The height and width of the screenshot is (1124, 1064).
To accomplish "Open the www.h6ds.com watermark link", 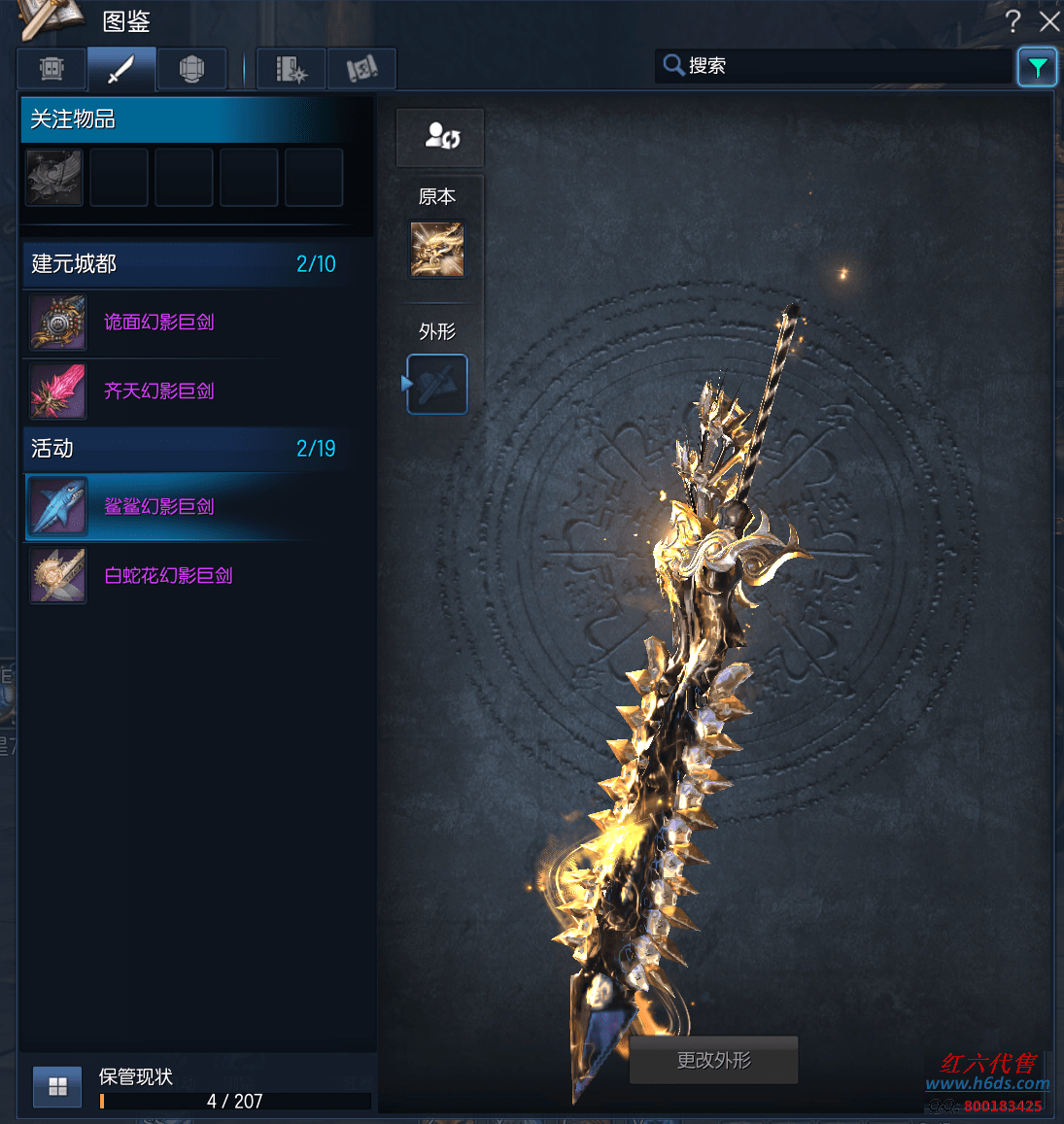I will coord(987,1083).
